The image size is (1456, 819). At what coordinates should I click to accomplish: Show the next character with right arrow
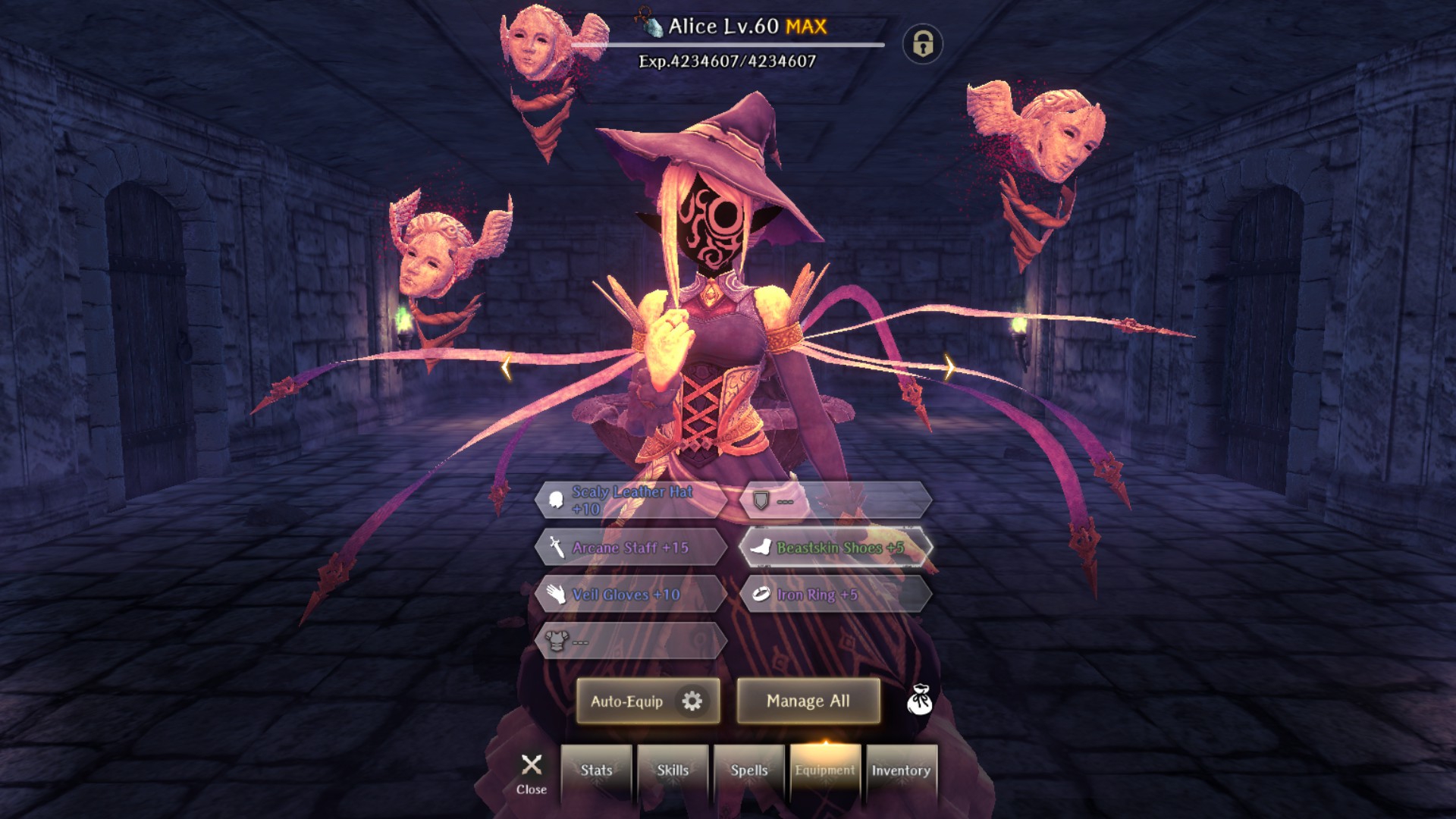click(x=949, y=367)
